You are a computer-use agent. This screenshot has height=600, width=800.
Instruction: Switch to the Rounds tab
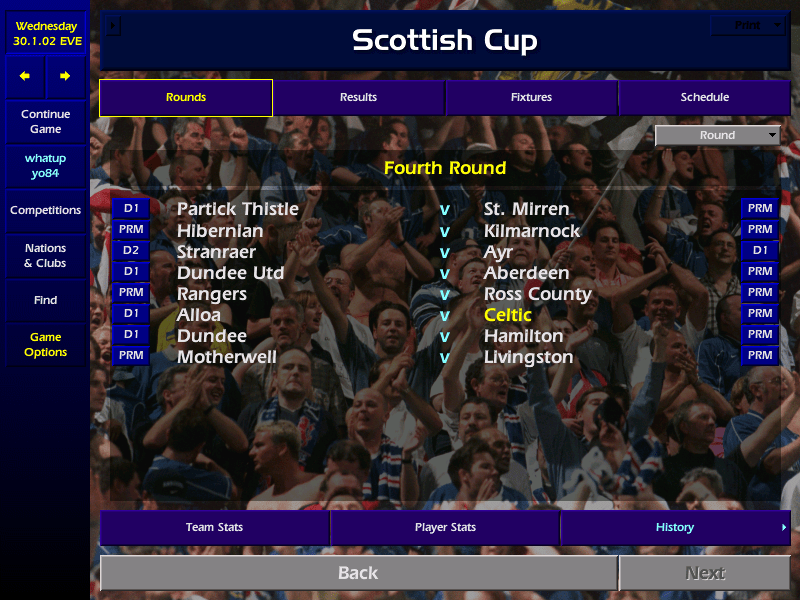[x=186, y=98]
